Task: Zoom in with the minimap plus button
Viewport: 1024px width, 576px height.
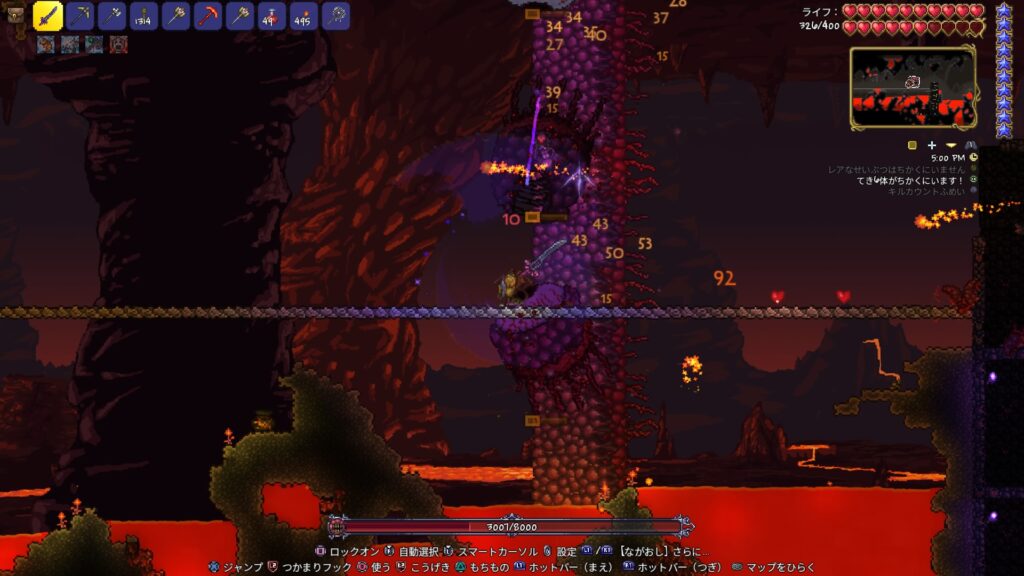Action: click(931, 145)
